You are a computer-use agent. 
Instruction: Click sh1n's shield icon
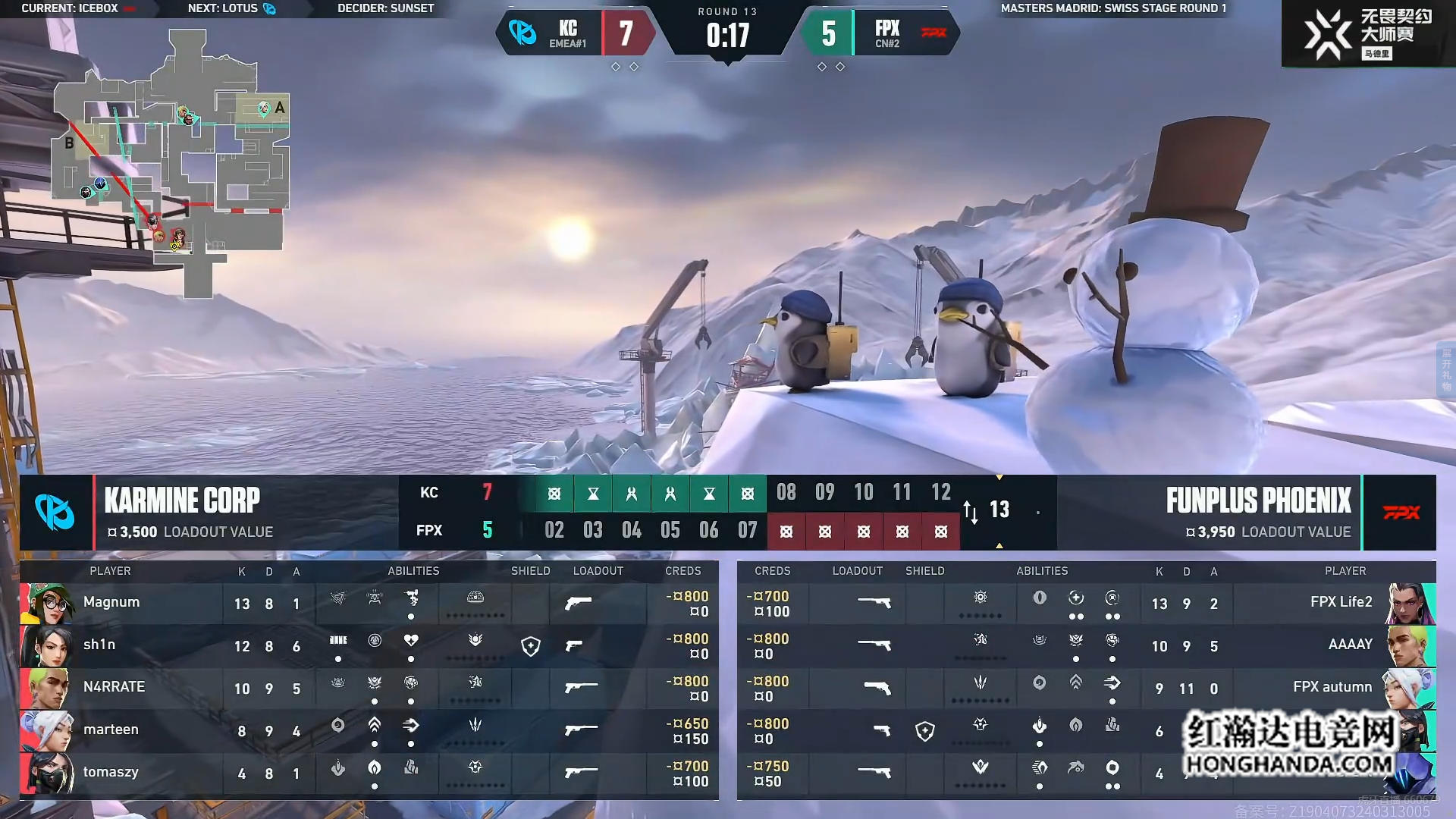[531, 646]
